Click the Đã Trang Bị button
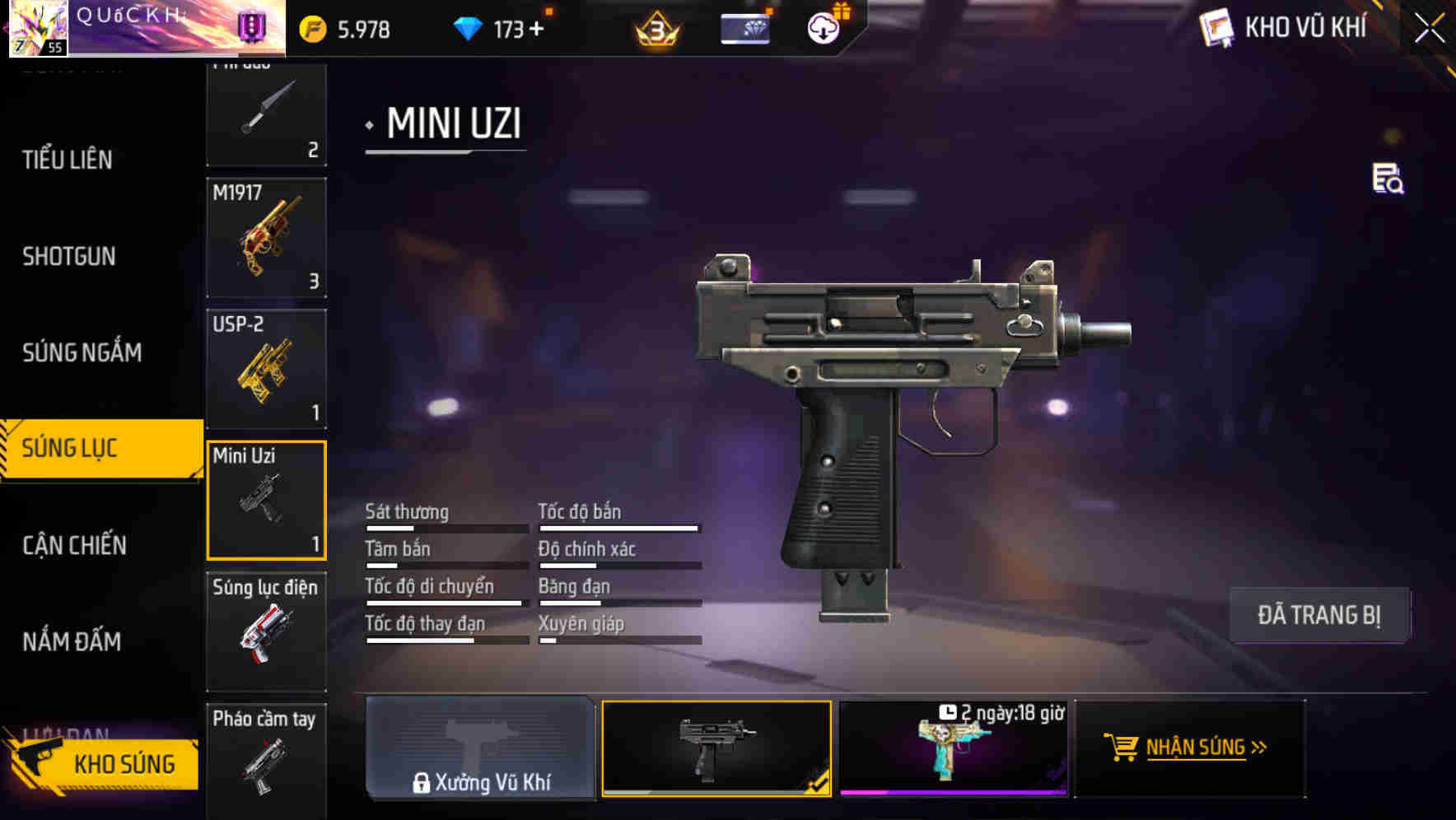This screenshot has width=1456, height=820. coord(1318,615)
